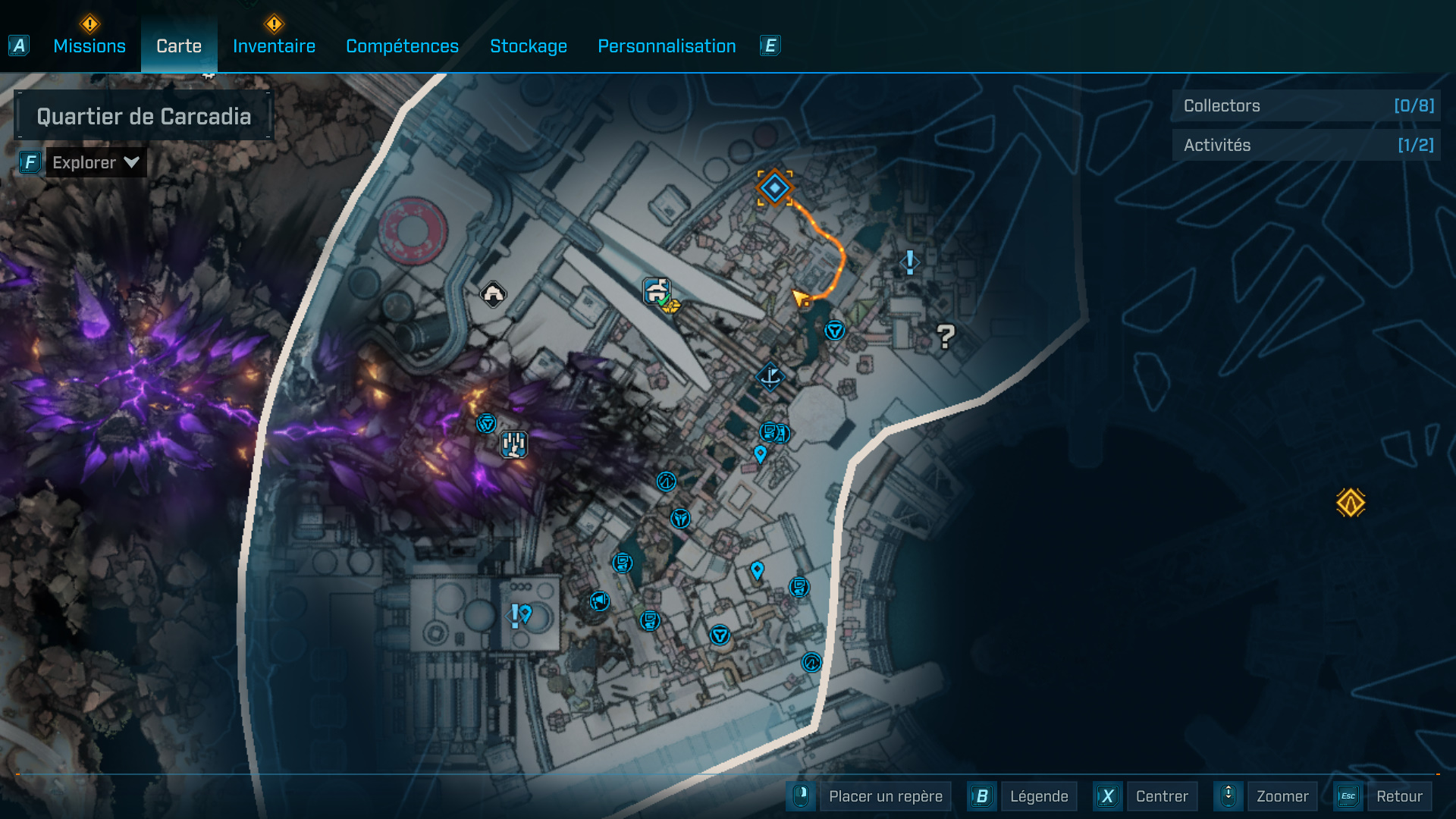
Task: Click the warning badge above Missions
Action: coord(89,24)
